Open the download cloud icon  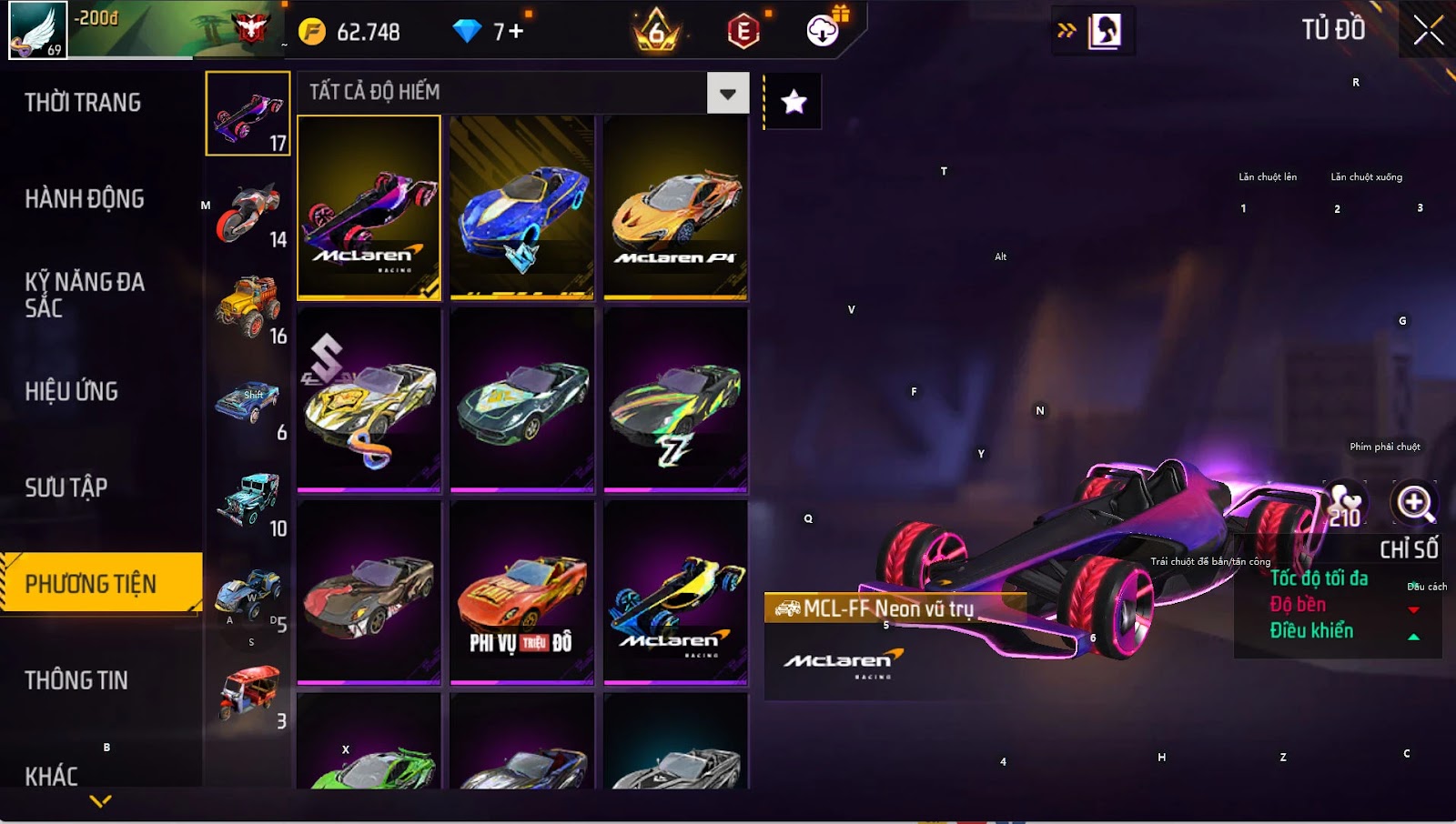[823, 31]
